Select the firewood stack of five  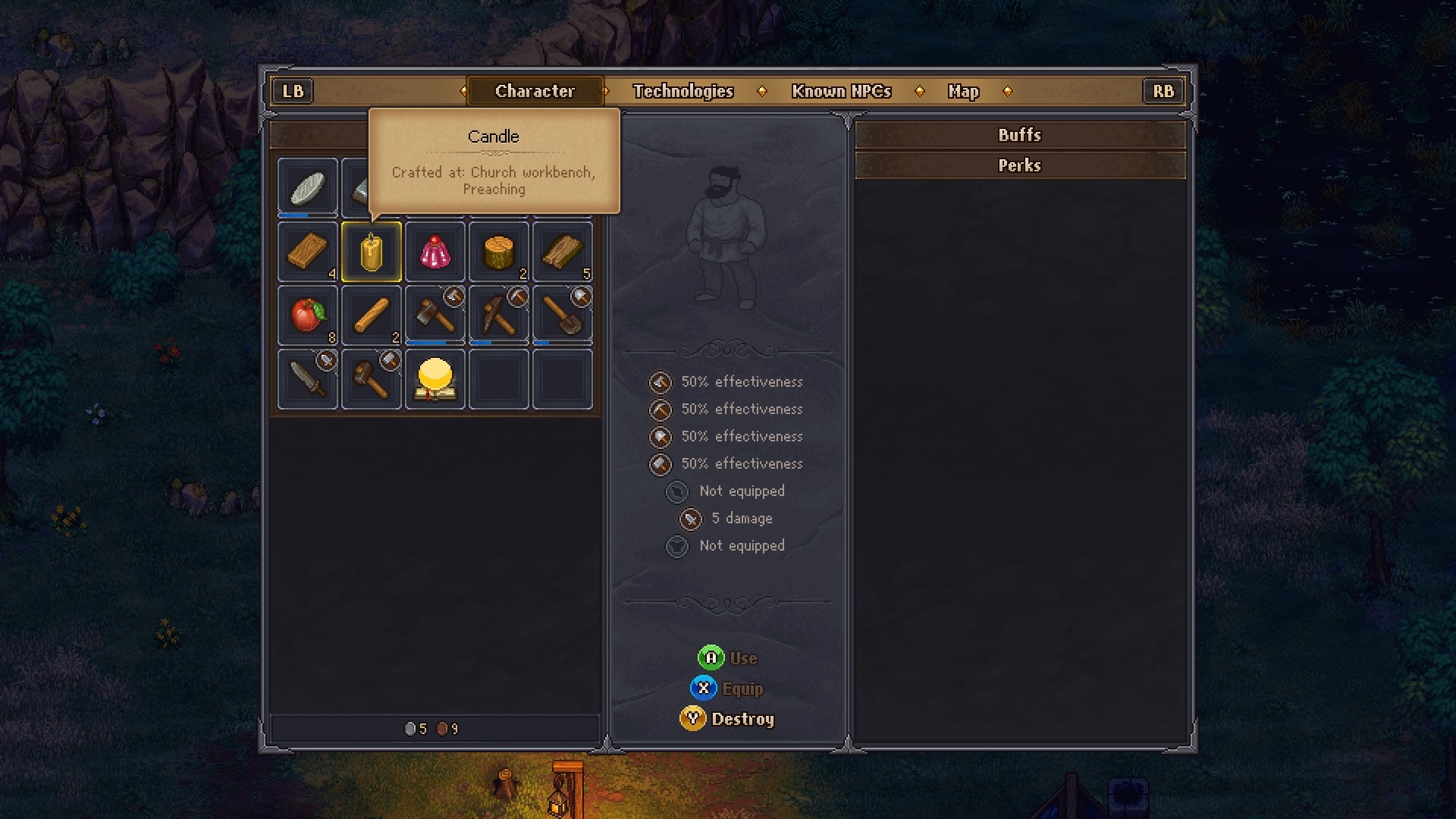[563, 252]
